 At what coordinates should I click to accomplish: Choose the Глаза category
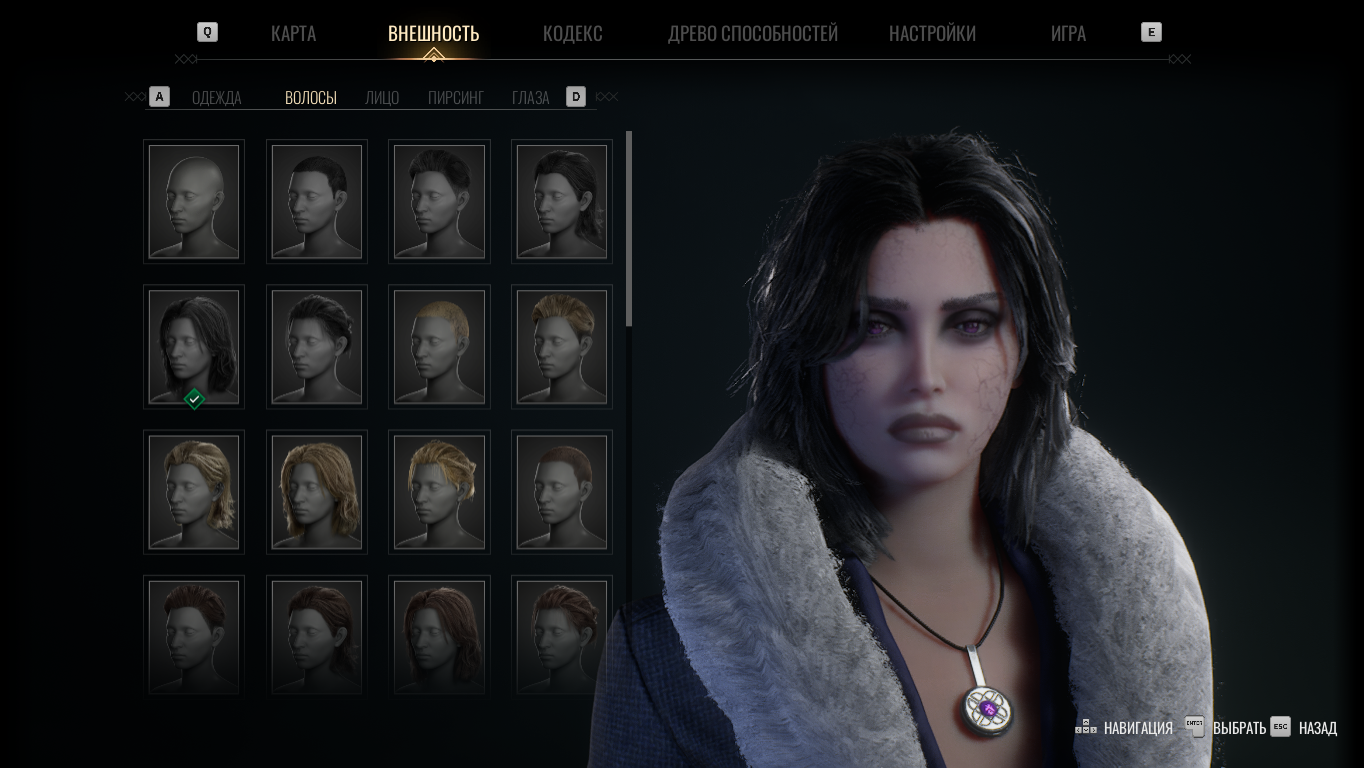click(530, 97)
